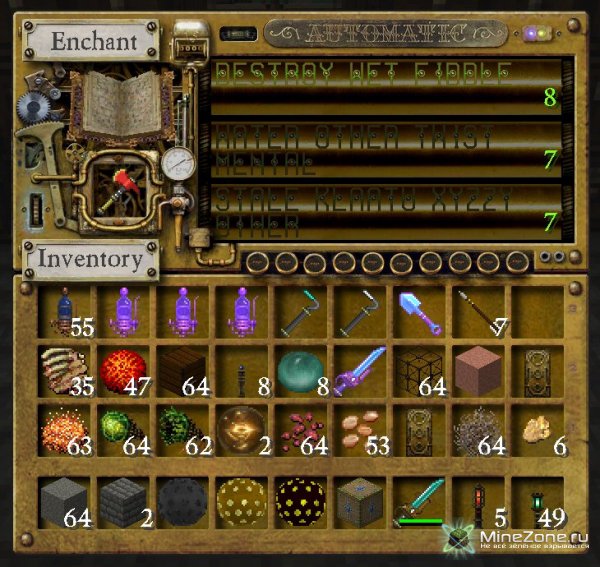Image resolution: width=600 pixels, height=567 pixels.
Task: Select the purple-hilted sword in the inventory
Action: tap(357, 371)
